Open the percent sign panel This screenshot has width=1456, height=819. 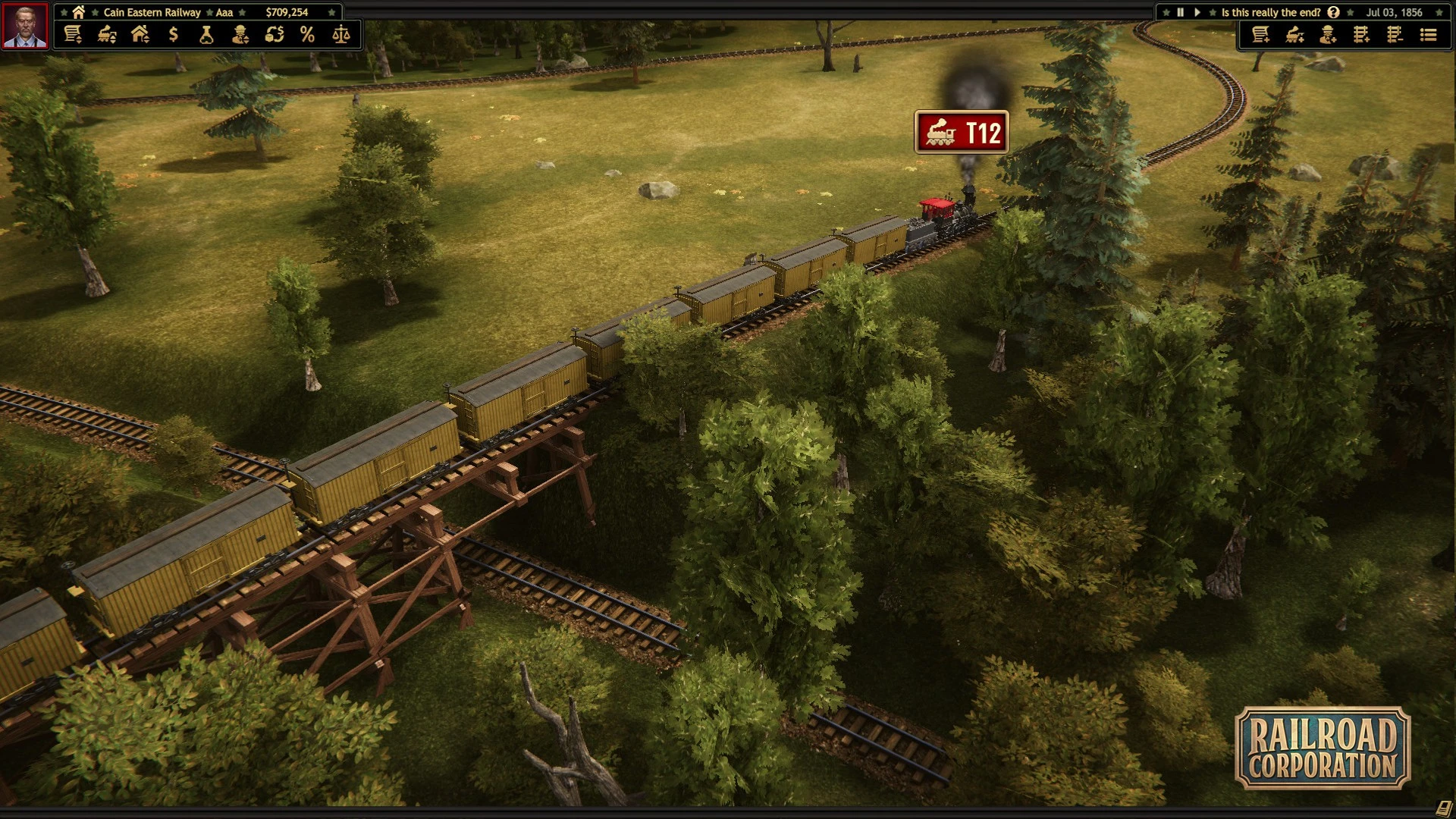pyautogui.click(x=307, y=35)
